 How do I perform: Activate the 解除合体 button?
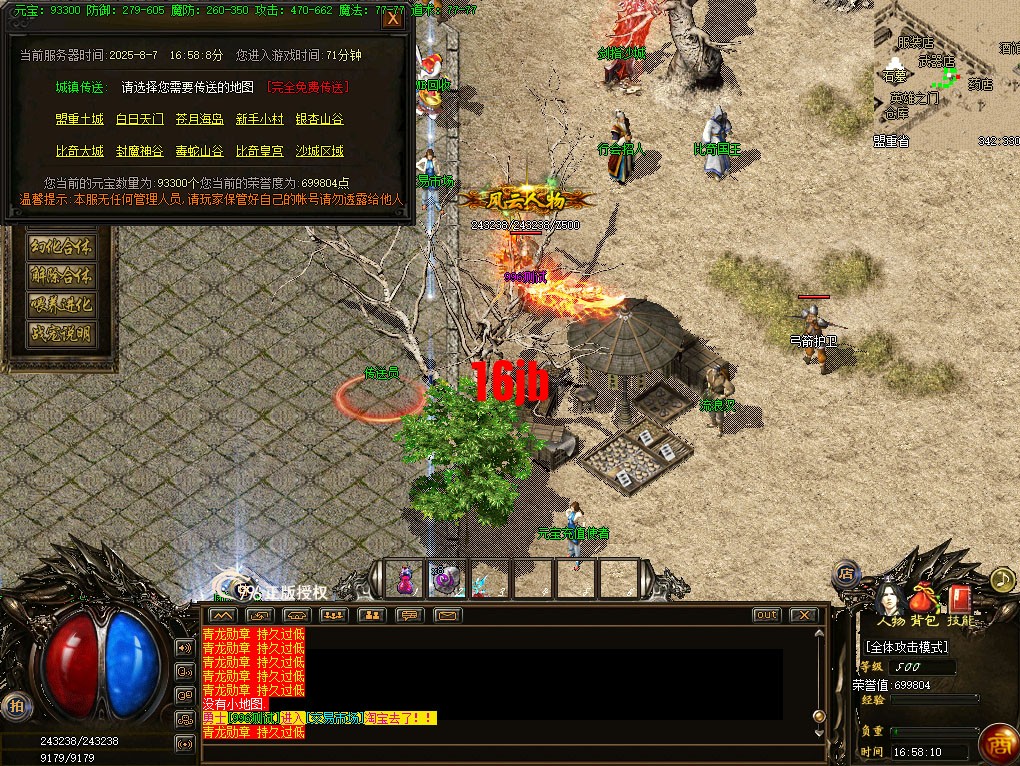61,276
